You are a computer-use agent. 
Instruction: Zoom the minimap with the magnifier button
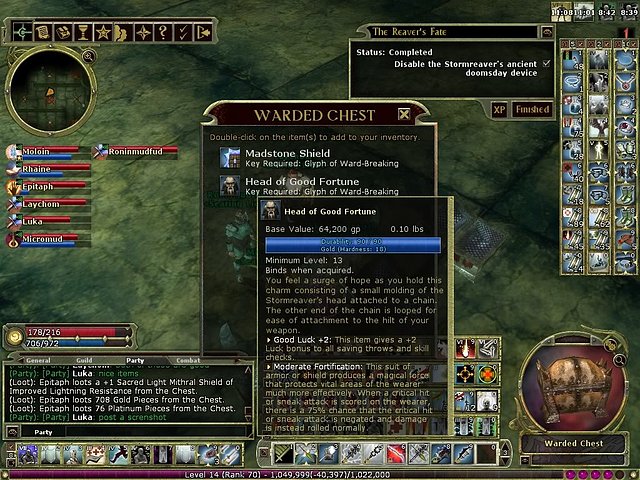pyautogui.click(x=89, y=58)
